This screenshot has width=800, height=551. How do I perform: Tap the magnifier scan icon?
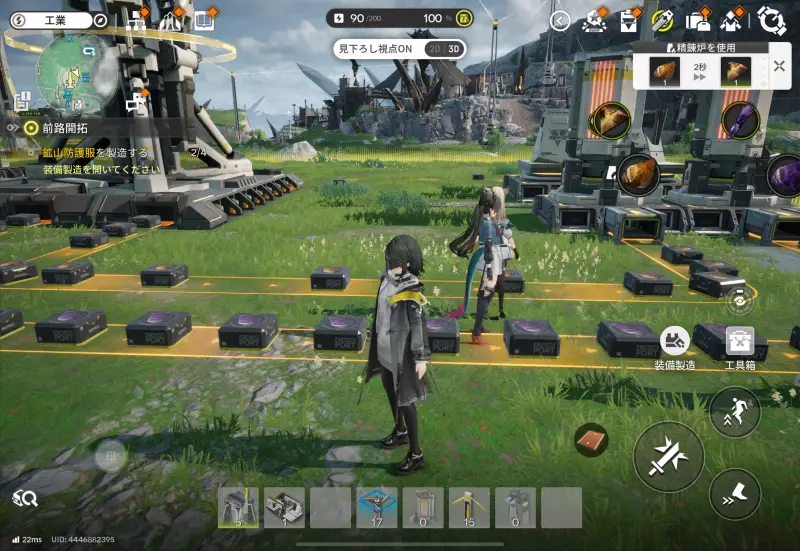click(x=25, y=497)
